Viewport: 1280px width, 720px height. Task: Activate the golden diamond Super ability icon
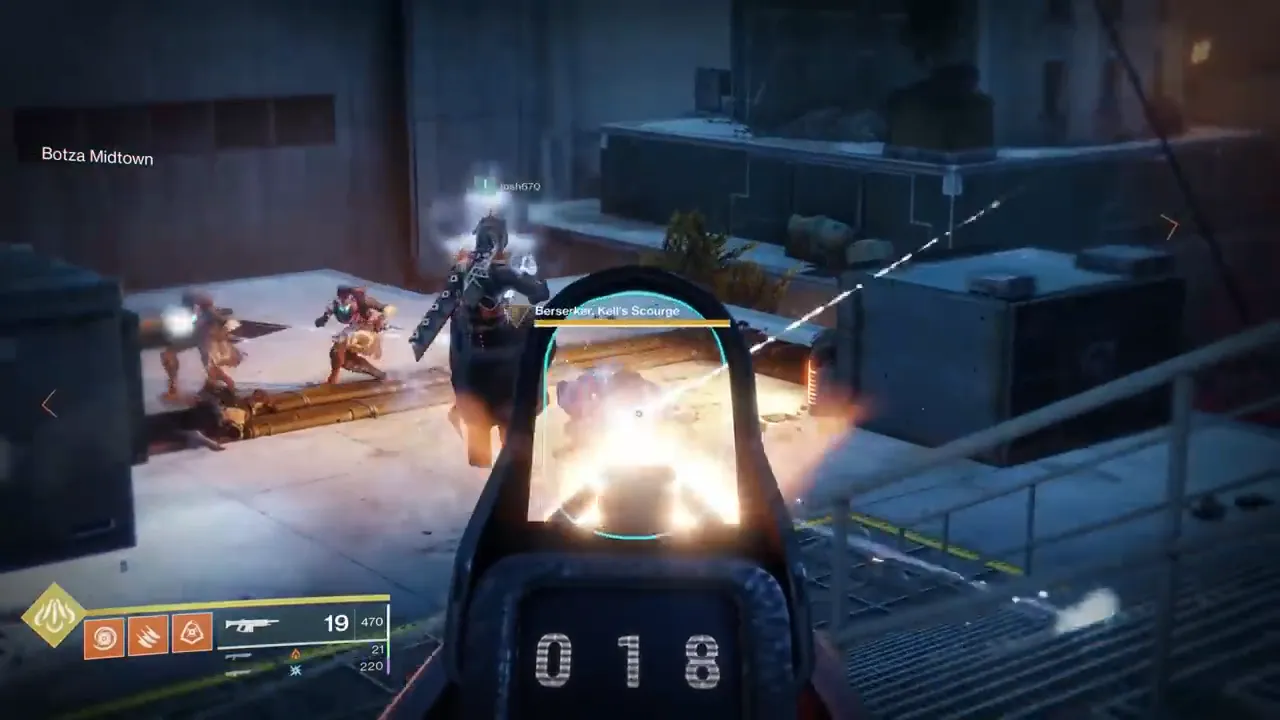(54, 614)
